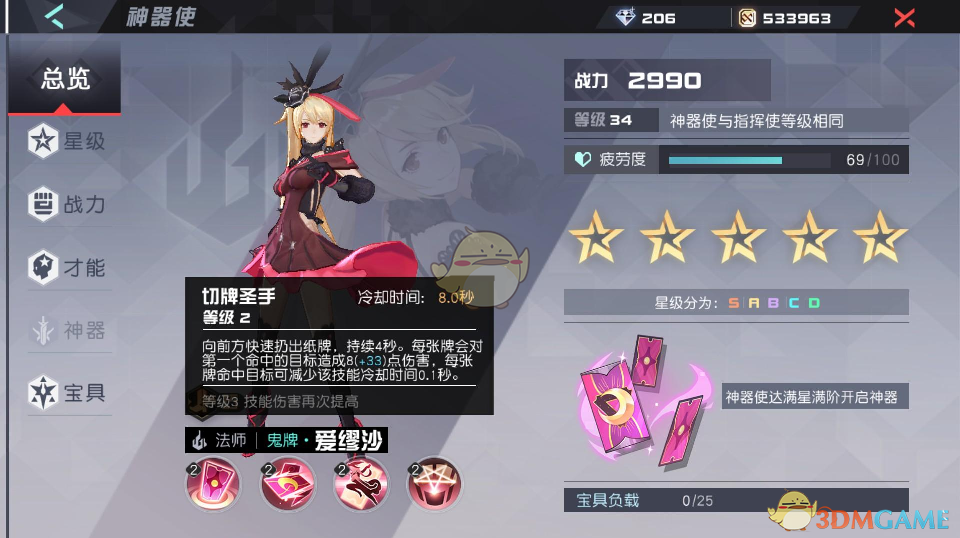Select the joker figure card skill icon

[x=361, y=485]
